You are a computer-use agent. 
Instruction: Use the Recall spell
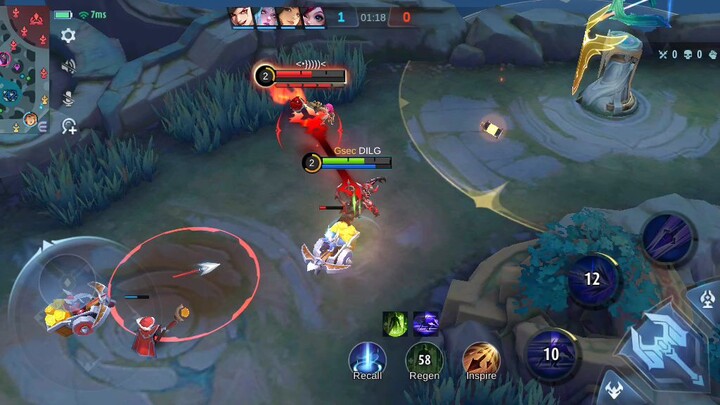pos(367,358)
